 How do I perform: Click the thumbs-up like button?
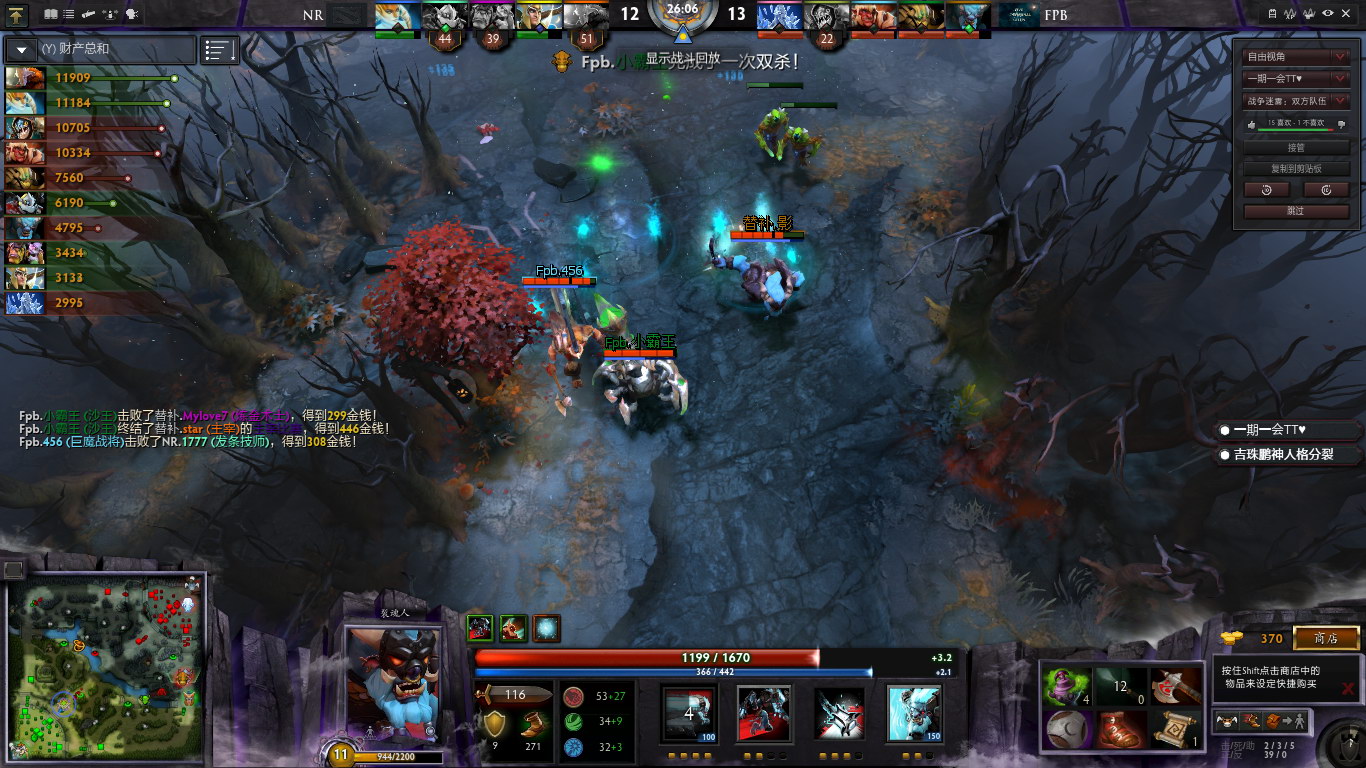click(1250, 124)
